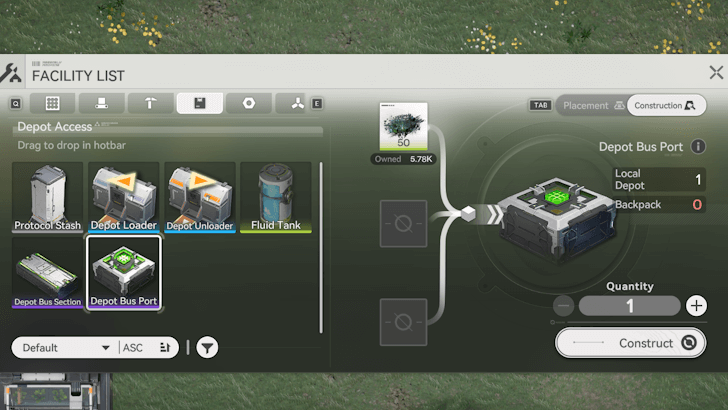728x410 pixels.
Task: Switch to Construction mode
Action: 666,105
